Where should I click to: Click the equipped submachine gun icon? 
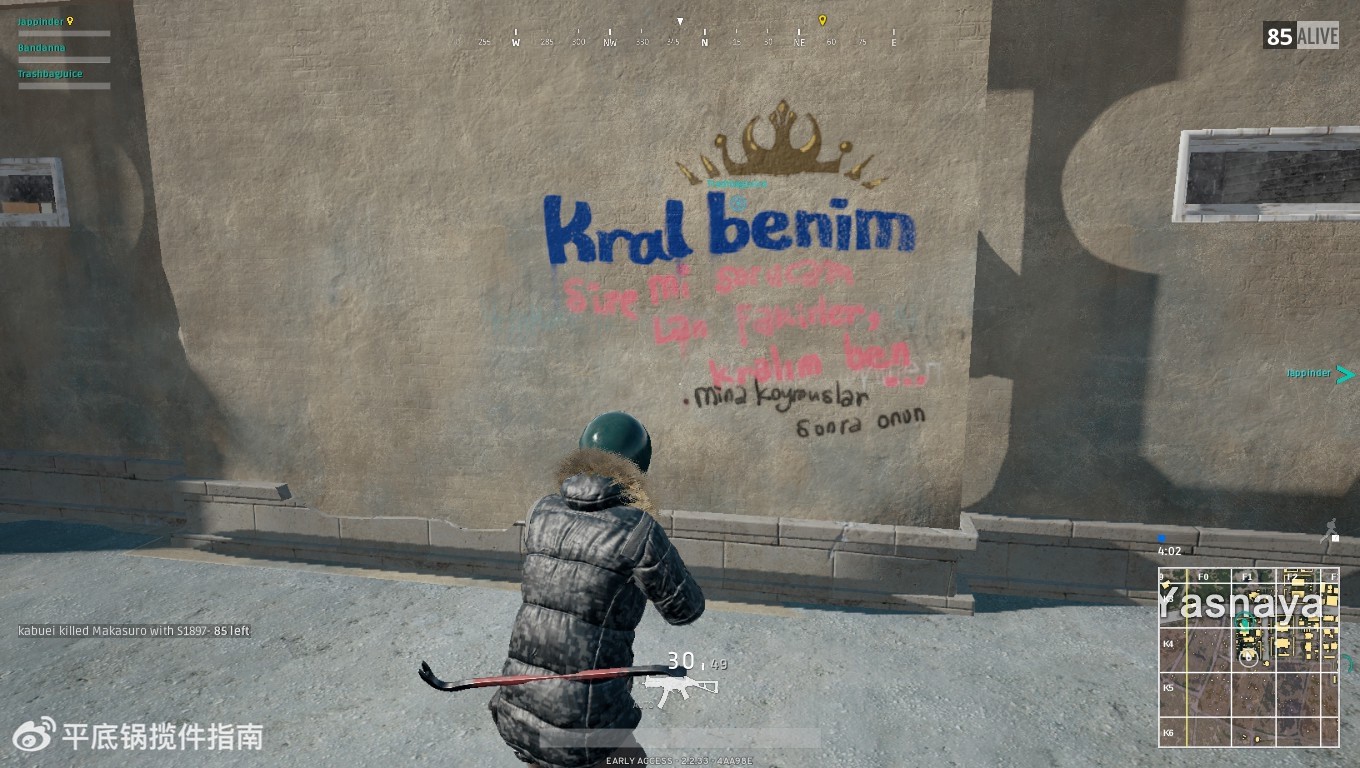[x=681, y=687]
